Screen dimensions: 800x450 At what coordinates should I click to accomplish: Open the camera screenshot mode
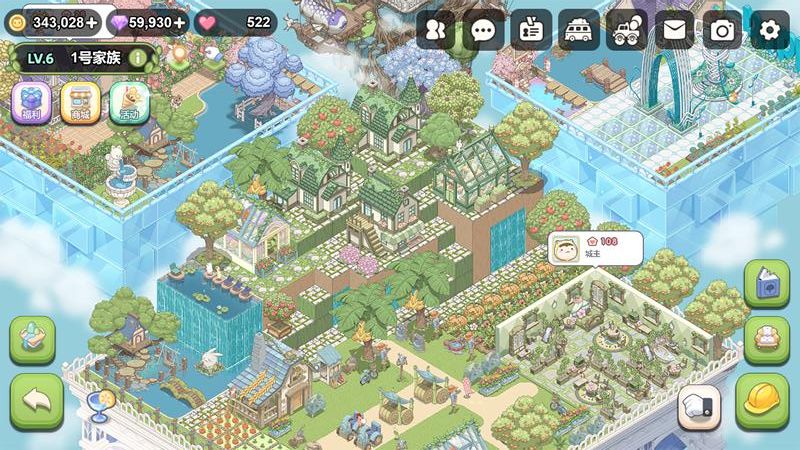point(722,30)
